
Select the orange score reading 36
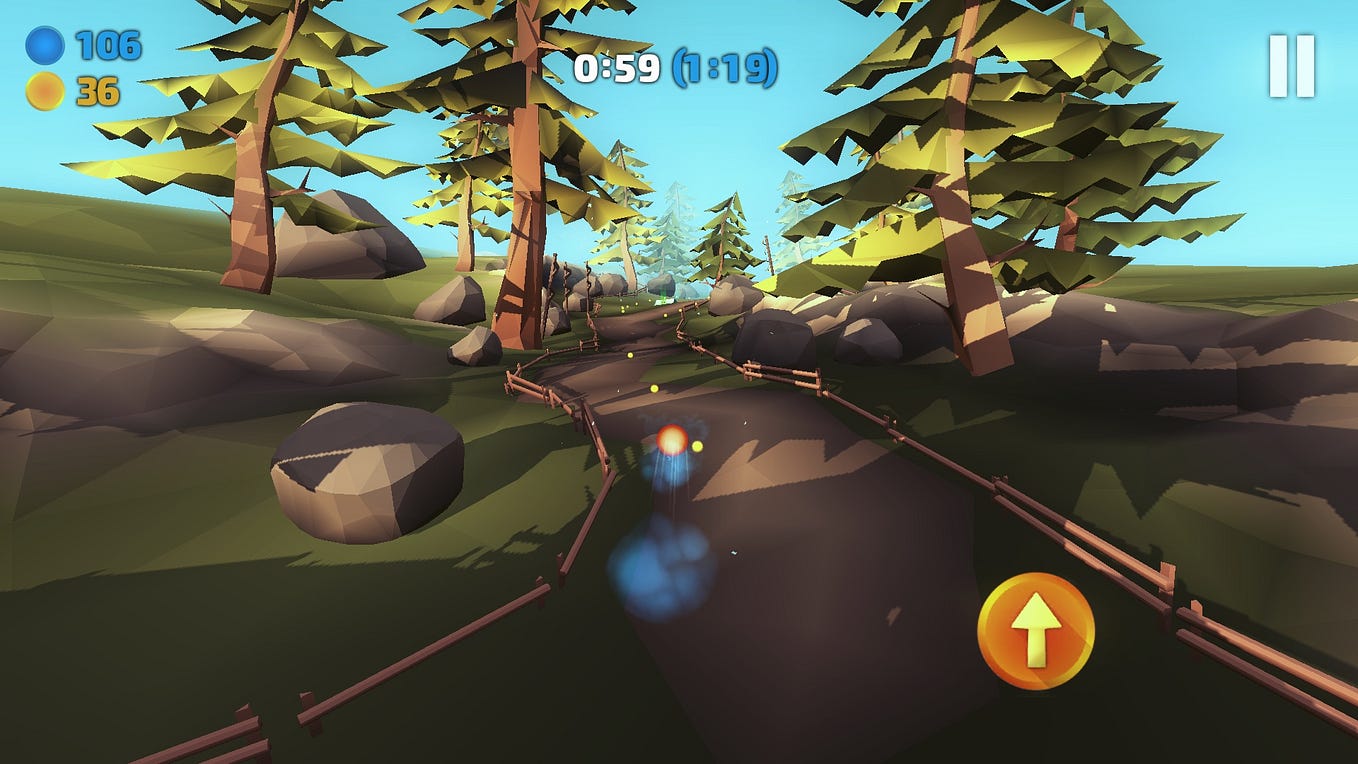coord(96,90)
